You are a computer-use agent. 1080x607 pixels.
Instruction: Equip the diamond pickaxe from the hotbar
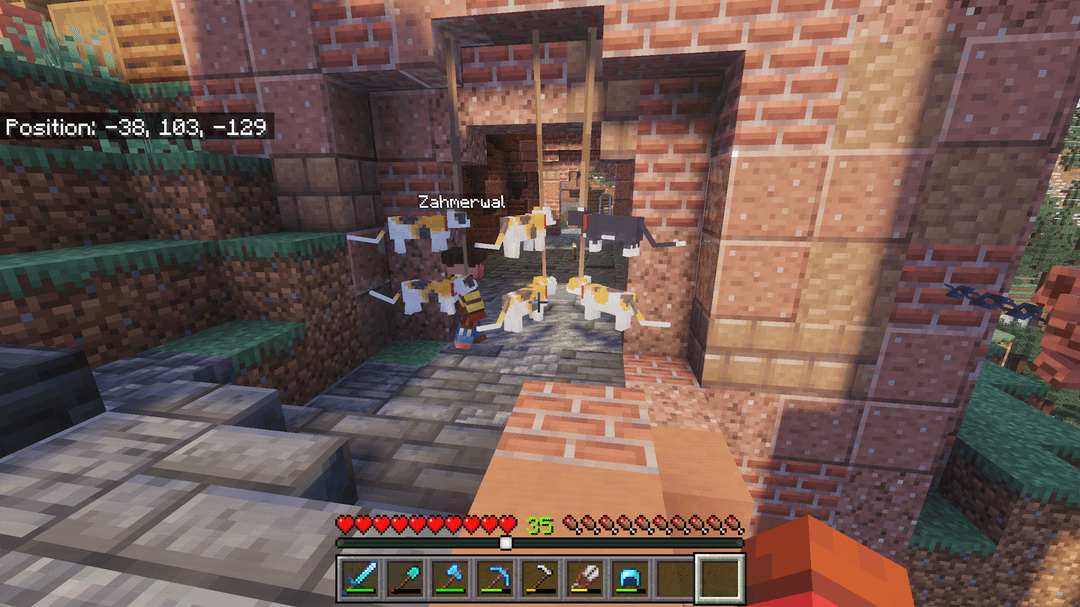pos(493,577)
